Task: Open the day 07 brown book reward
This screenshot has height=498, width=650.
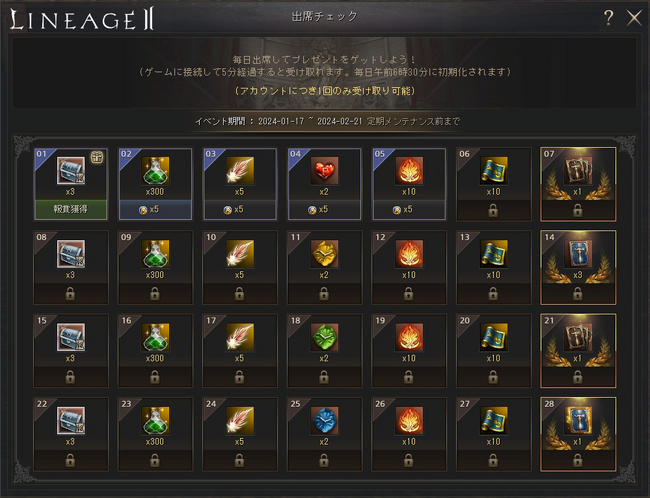Action: pos(578,171)
